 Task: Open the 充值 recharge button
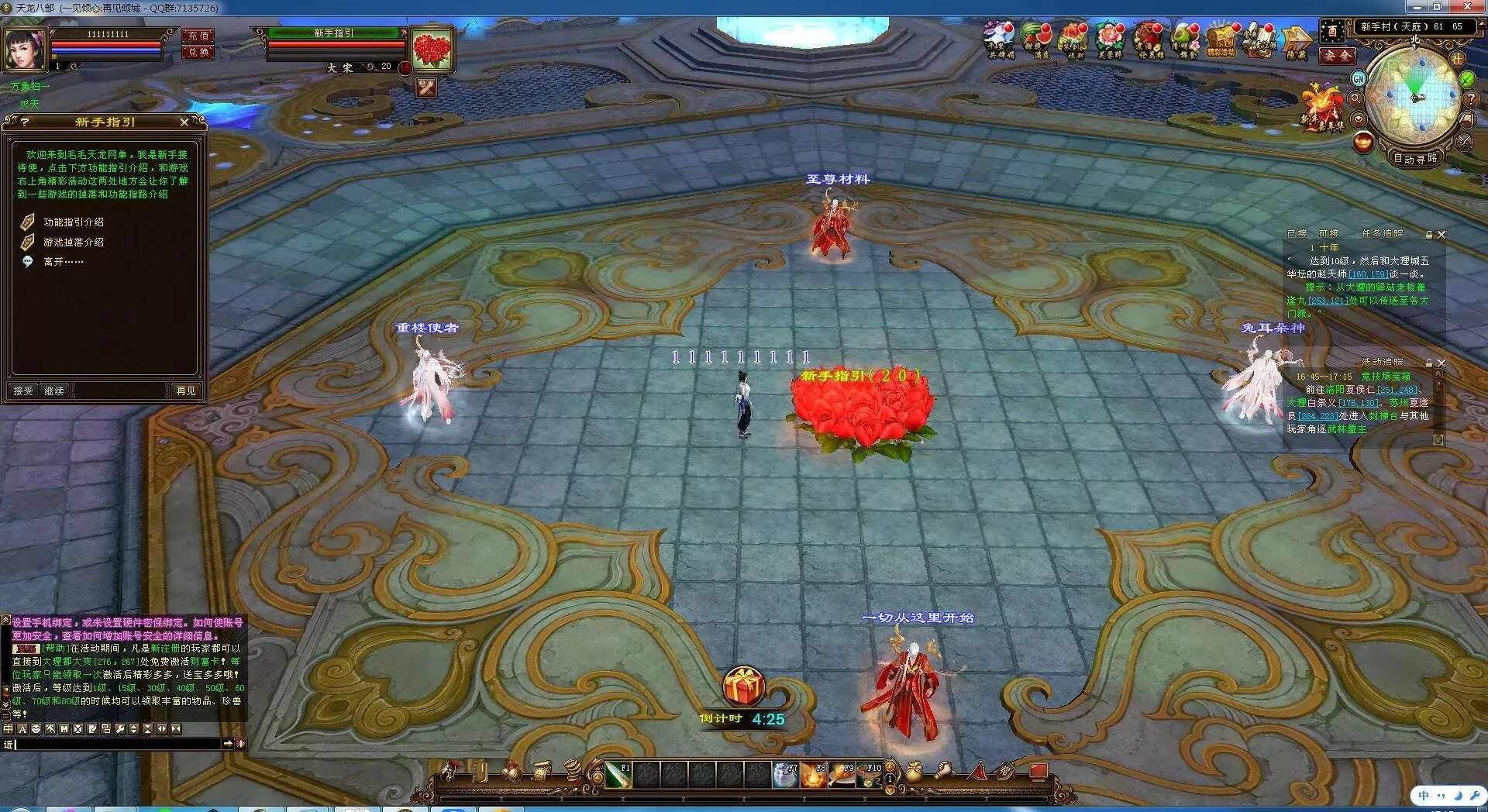pyautogui.click(x=198, y=36)
